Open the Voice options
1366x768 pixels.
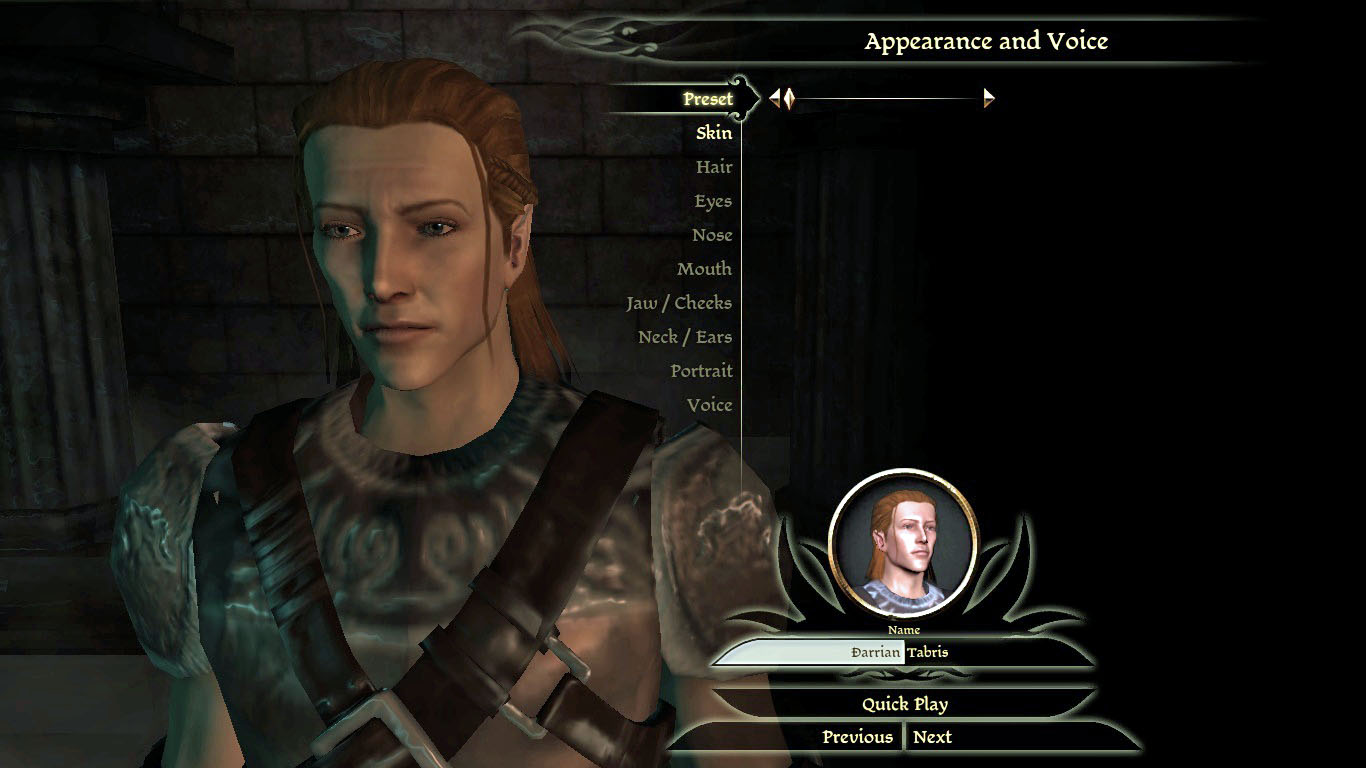(x=709, y=405)
